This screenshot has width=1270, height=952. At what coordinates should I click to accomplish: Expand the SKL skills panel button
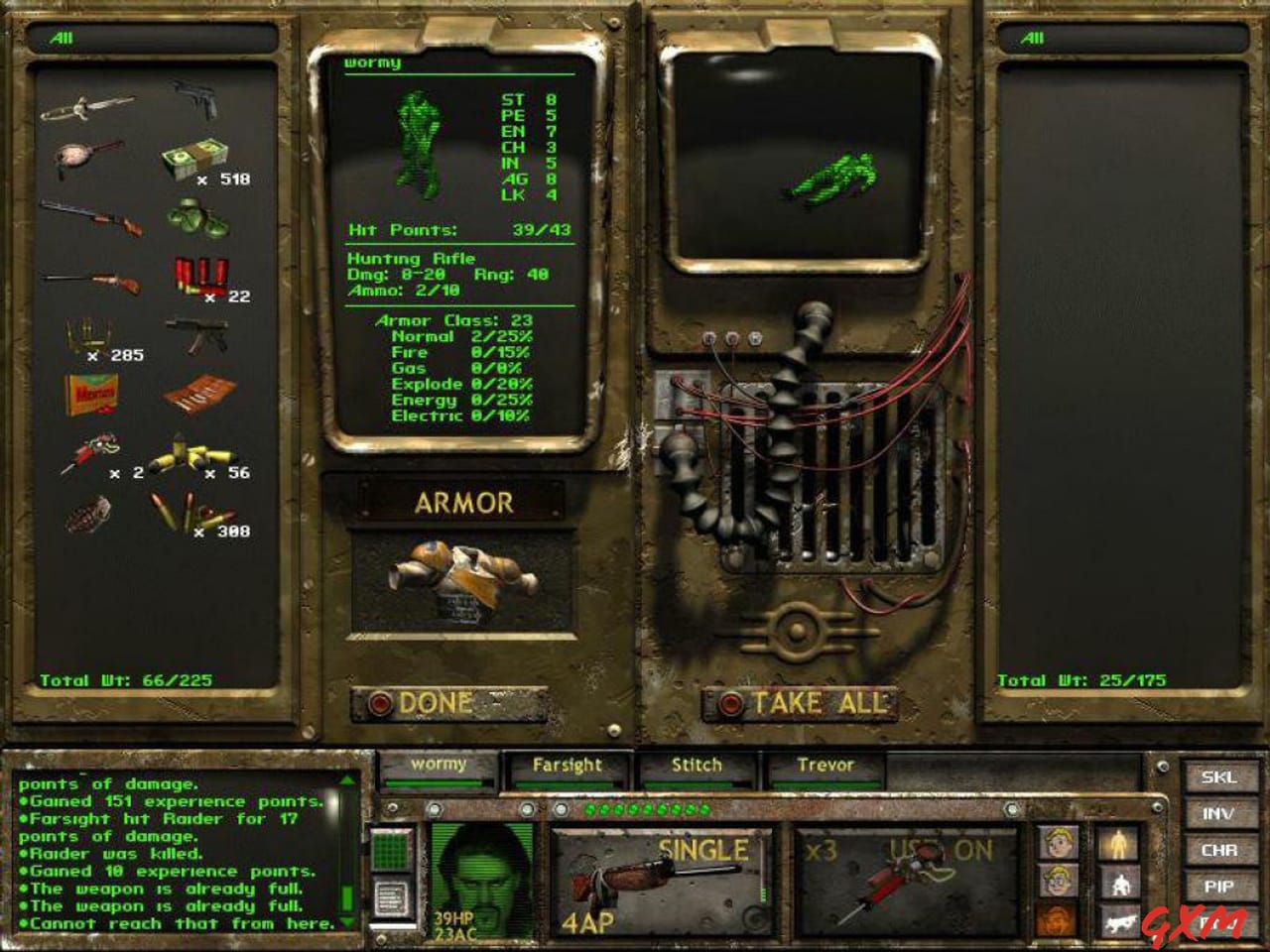click(1219, 779)
